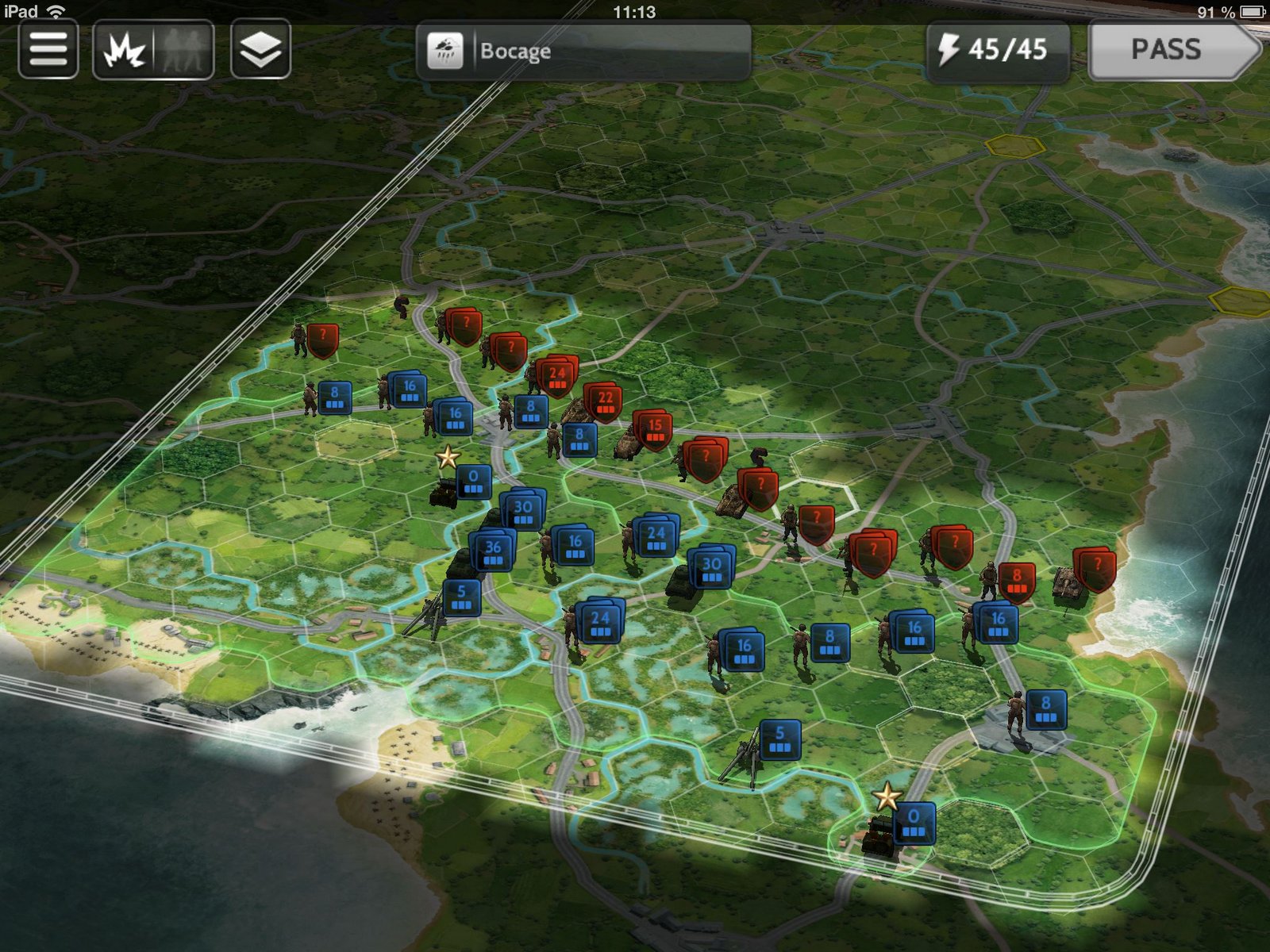Target the red enemy unit marked 15
Viewport: 1270px width, 952px height.
tap(654, 429)
